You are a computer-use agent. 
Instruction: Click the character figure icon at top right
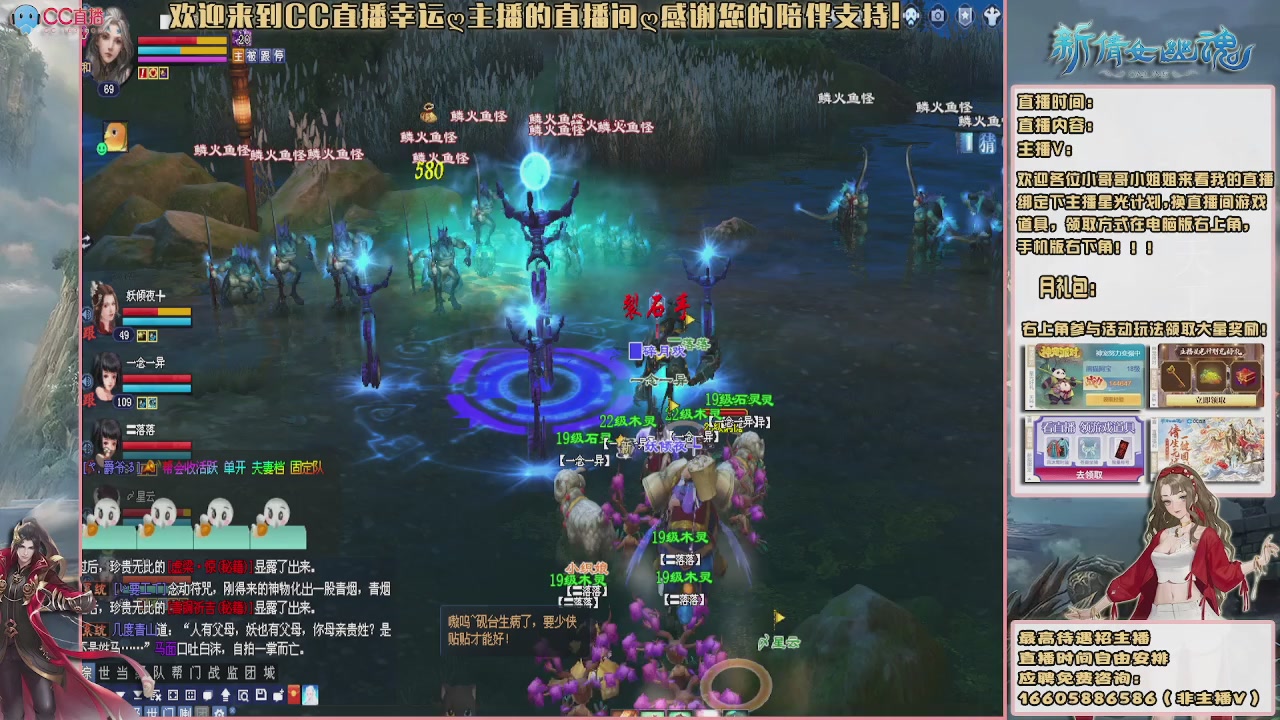pos(992,15)
